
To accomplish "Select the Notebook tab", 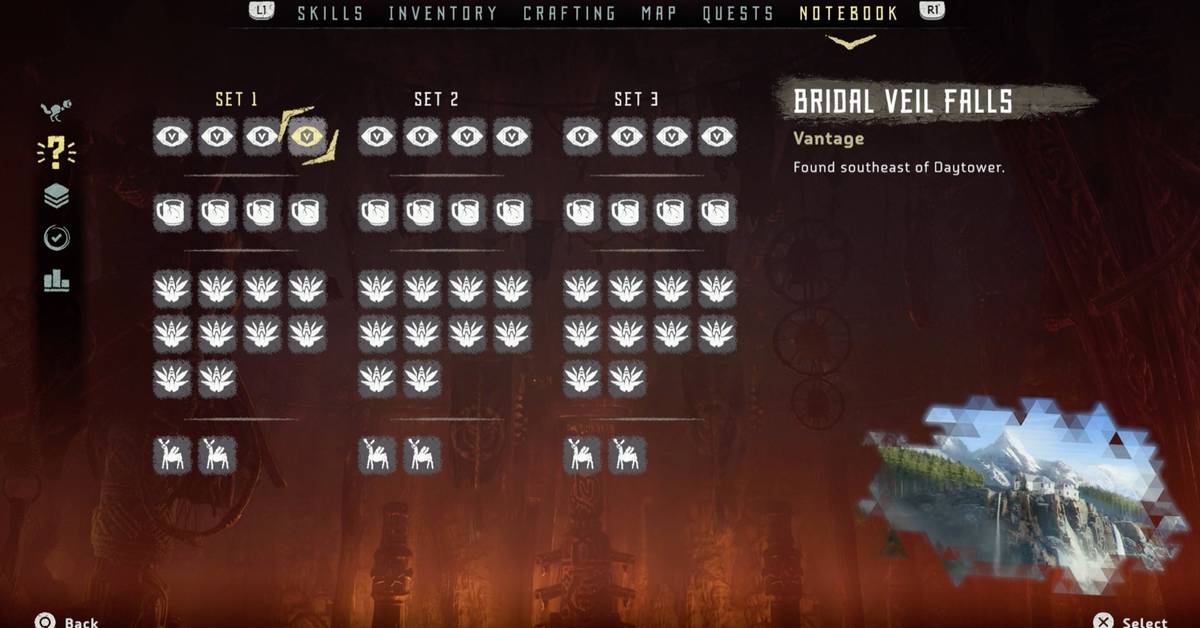I will point(848,14).
